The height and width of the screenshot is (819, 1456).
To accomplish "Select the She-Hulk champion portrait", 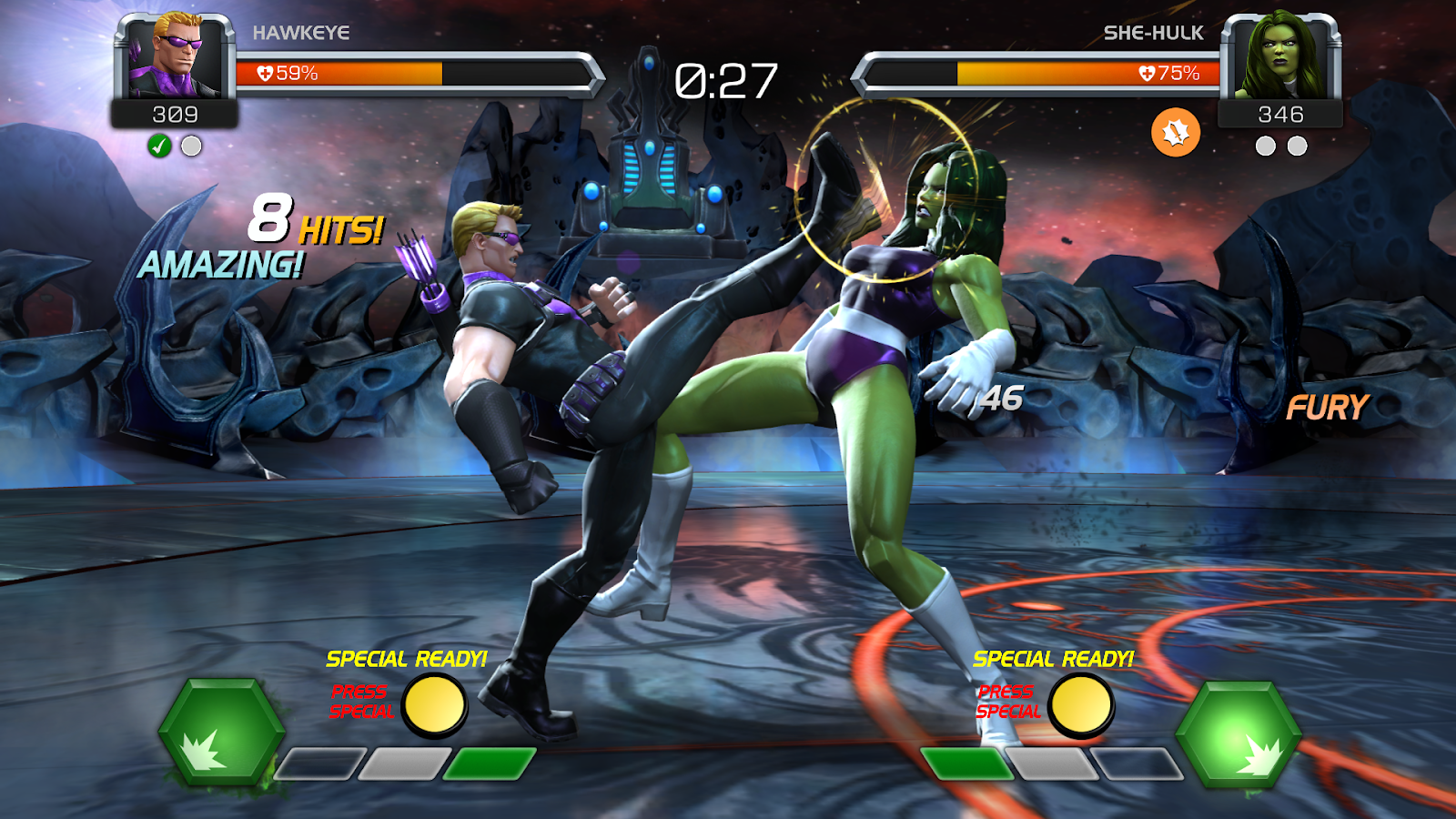I will [1280, 56].
